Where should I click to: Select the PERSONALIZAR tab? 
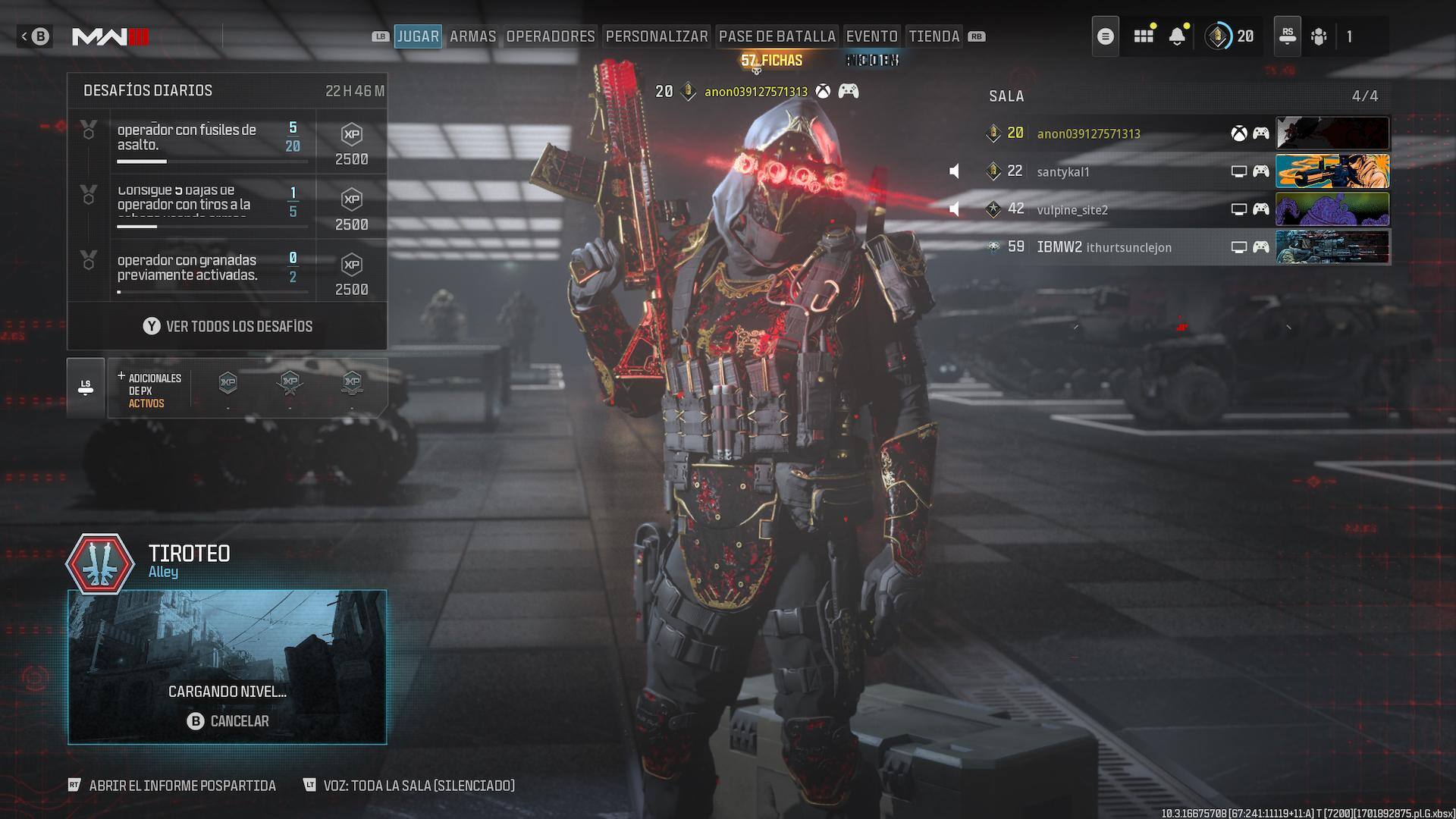pyautogui.click(x=657, y=36)
